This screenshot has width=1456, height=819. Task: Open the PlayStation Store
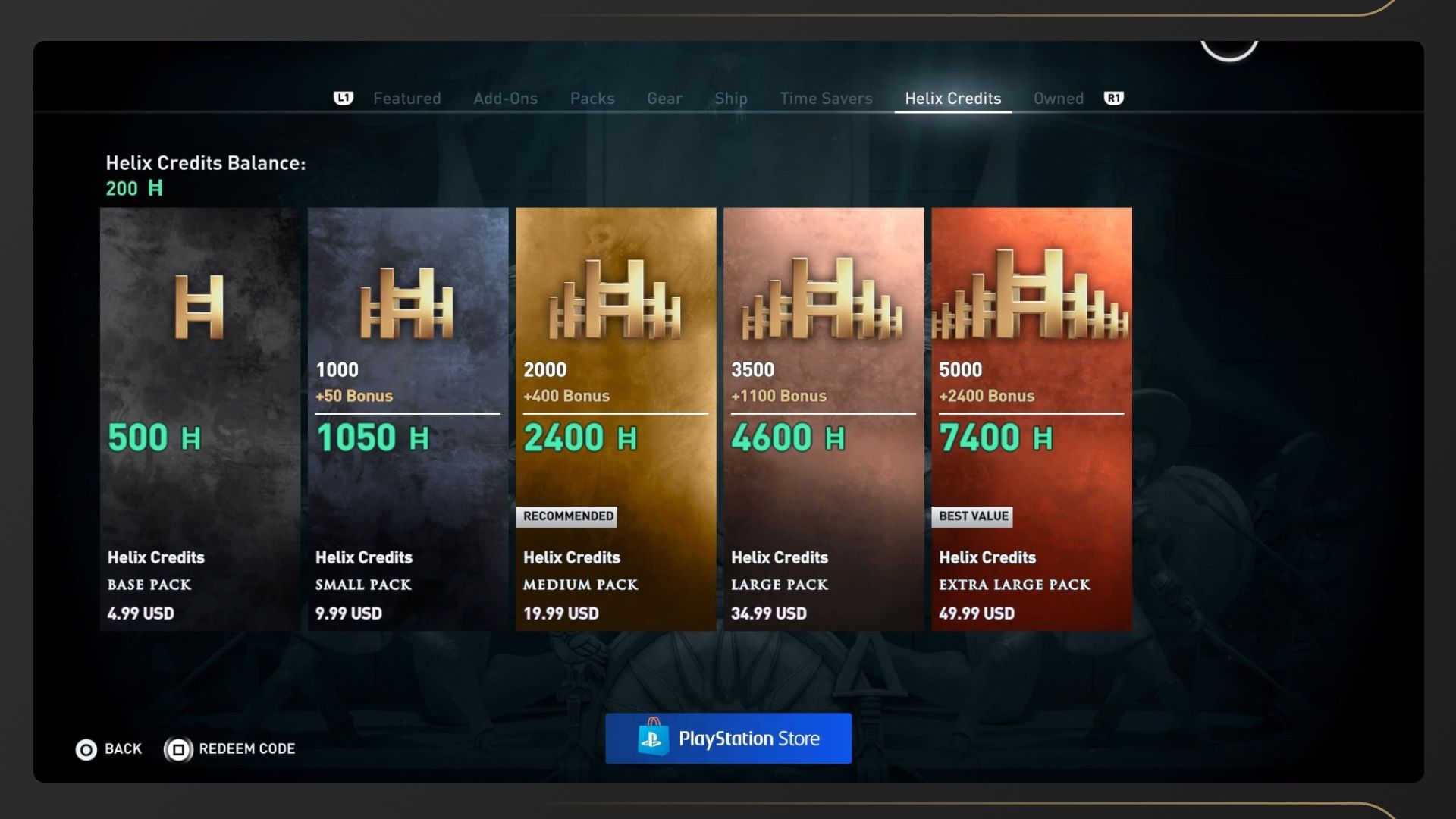coord(728,739)
